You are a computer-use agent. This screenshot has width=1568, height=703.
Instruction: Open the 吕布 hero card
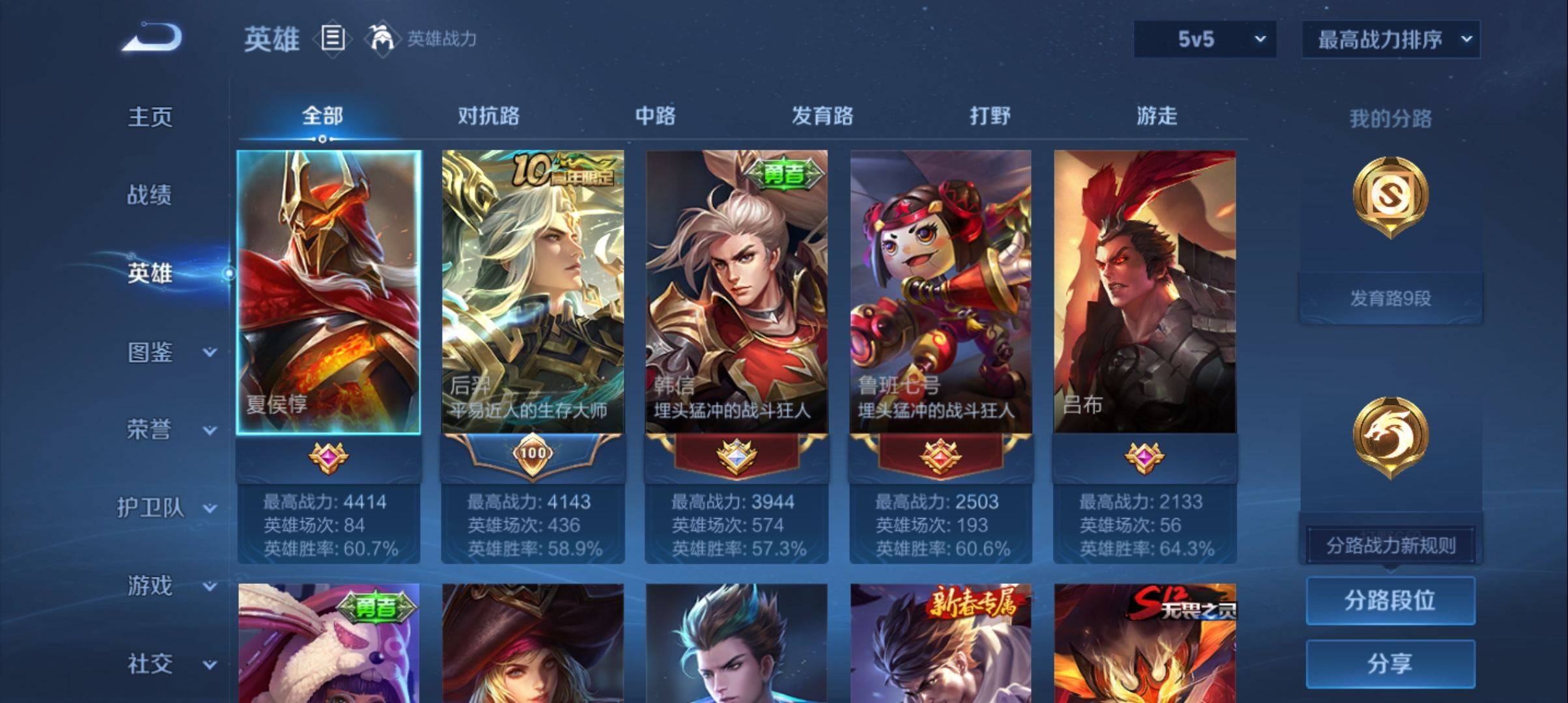tap(1144, 292)
